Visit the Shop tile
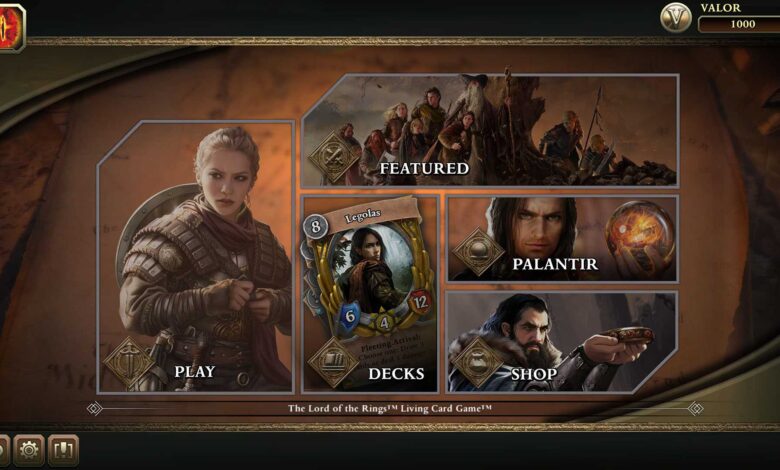The height and width of the screenshot is (470, 780). point(562,341)
